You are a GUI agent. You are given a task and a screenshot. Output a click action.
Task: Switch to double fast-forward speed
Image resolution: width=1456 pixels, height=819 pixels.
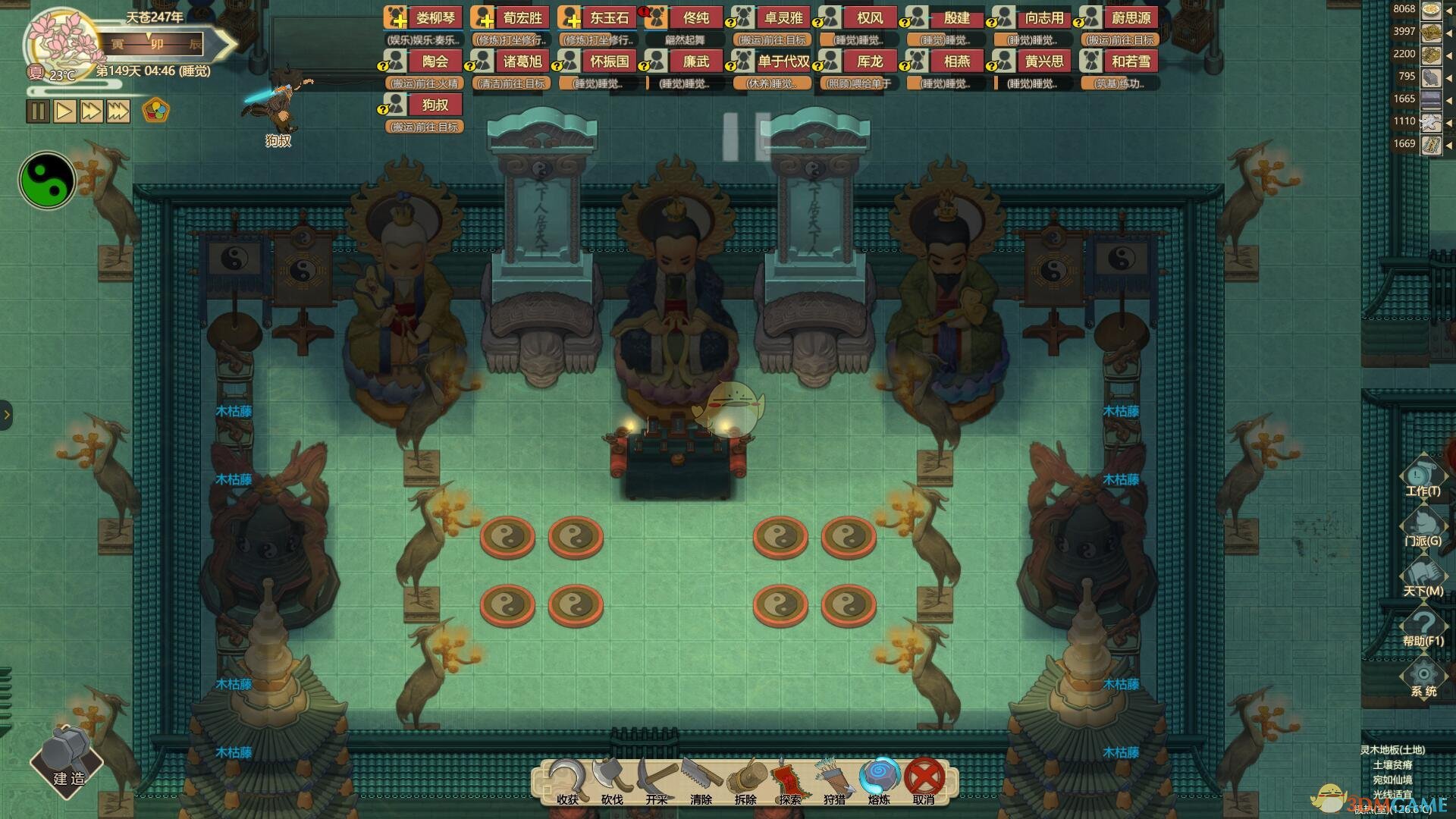pyautogui.click(x=91, y=111)
